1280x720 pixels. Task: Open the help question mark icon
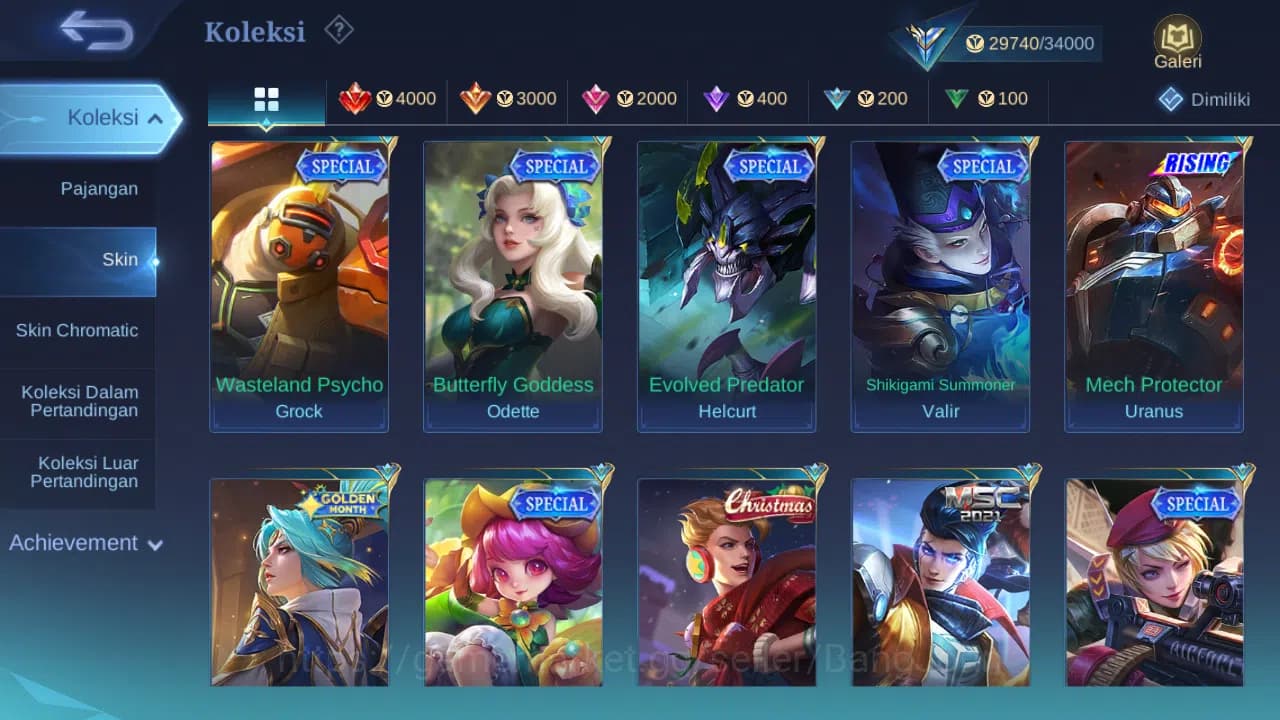(x=338, y=30)
